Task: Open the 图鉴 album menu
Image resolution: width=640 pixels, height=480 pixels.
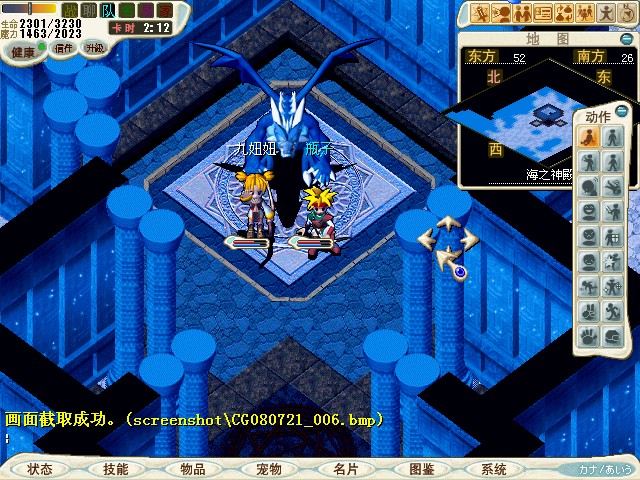Action: [421, 468]
